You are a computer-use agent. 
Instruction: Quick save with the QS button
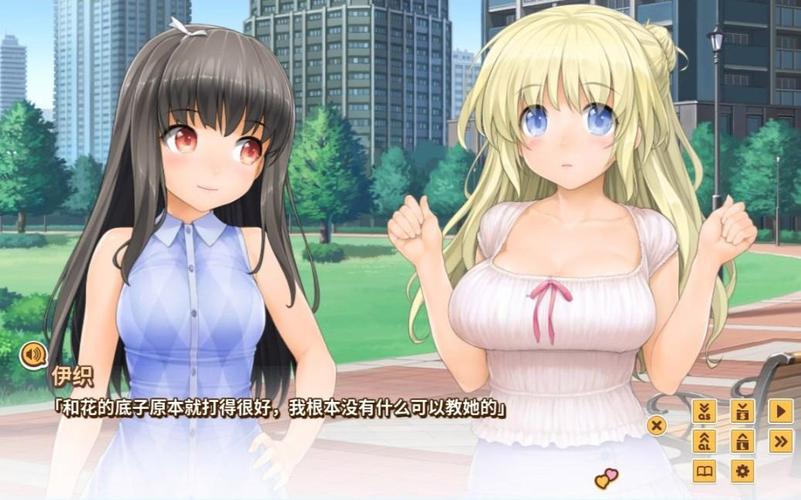(704, 411)
